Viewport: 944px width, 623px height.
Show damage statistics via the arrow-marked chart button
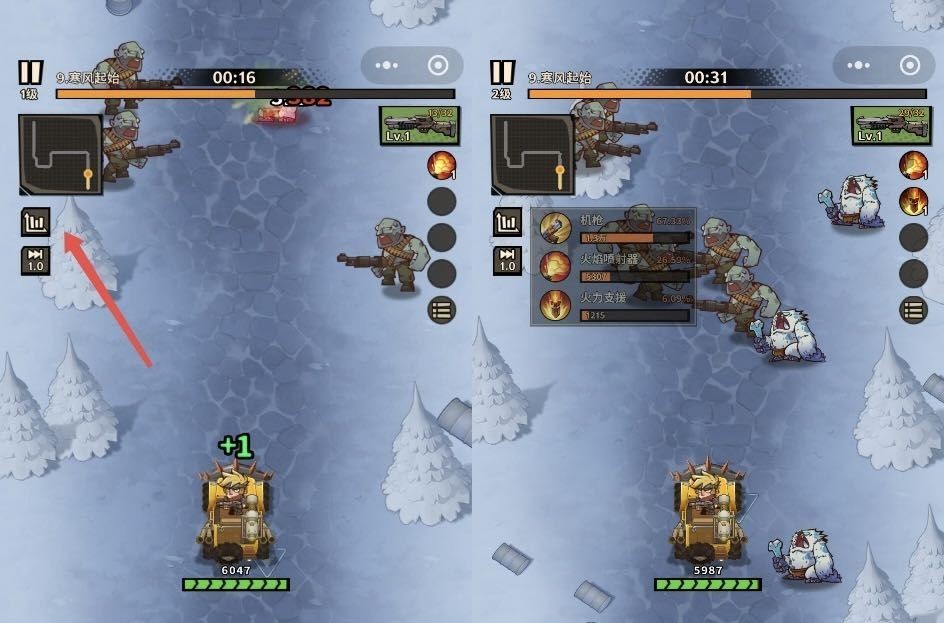[x=35, y=223]
